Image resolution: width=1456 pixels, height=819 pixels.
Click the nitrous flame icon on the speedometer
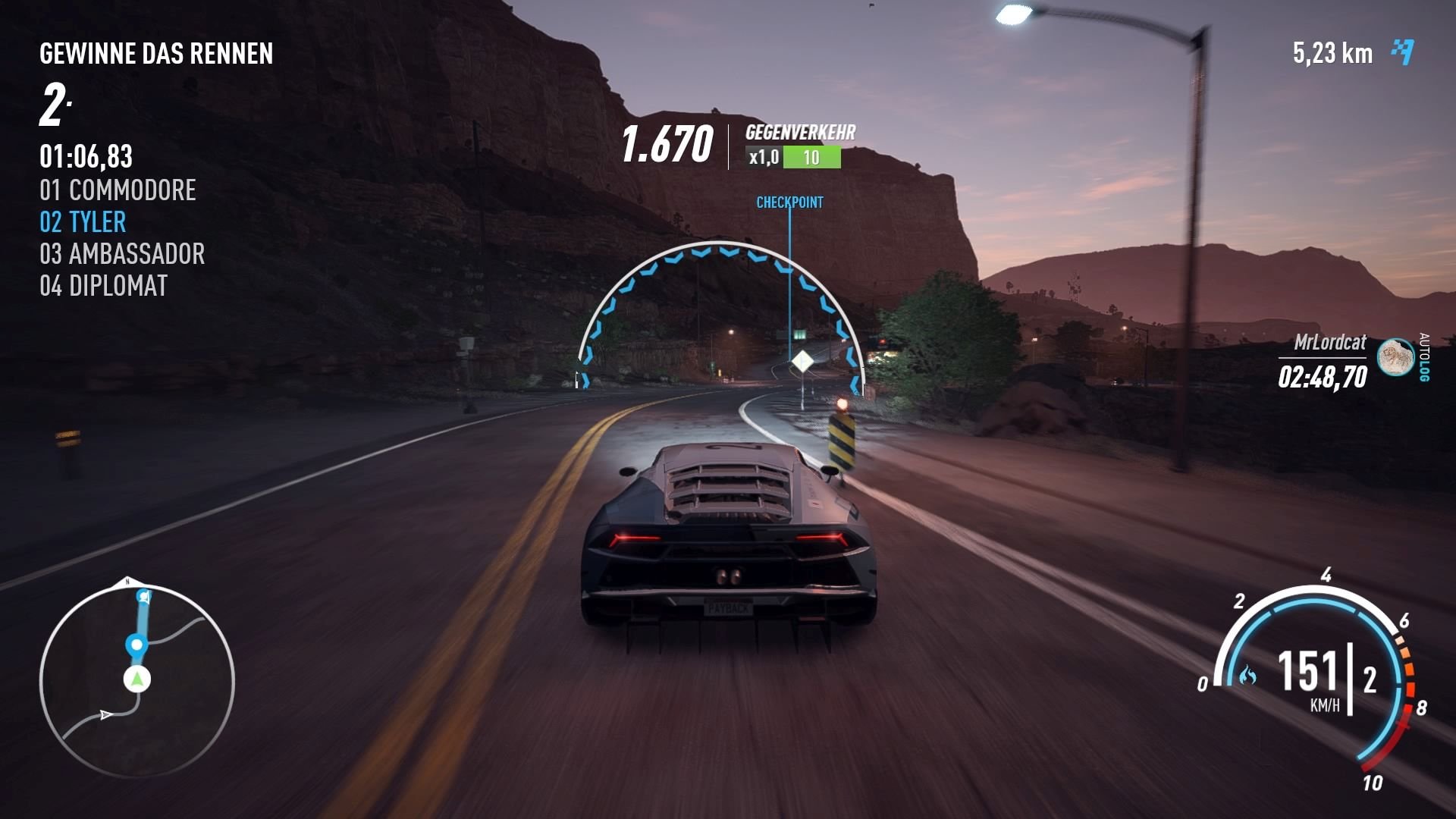coord(1247,673)
